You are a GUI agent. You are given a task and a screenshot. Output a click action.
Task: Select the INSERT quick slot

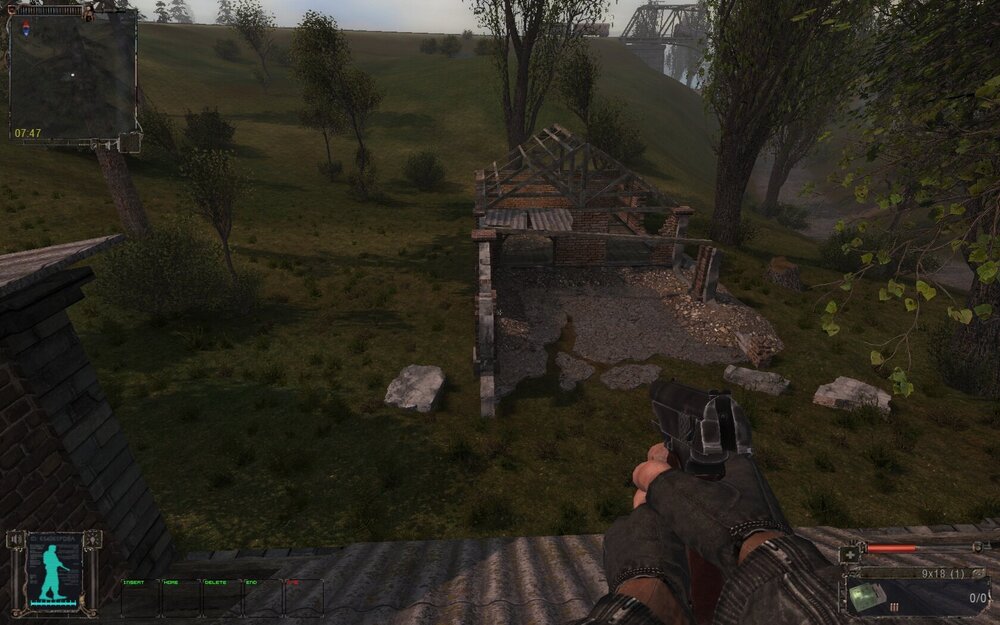tap(140, 597)
